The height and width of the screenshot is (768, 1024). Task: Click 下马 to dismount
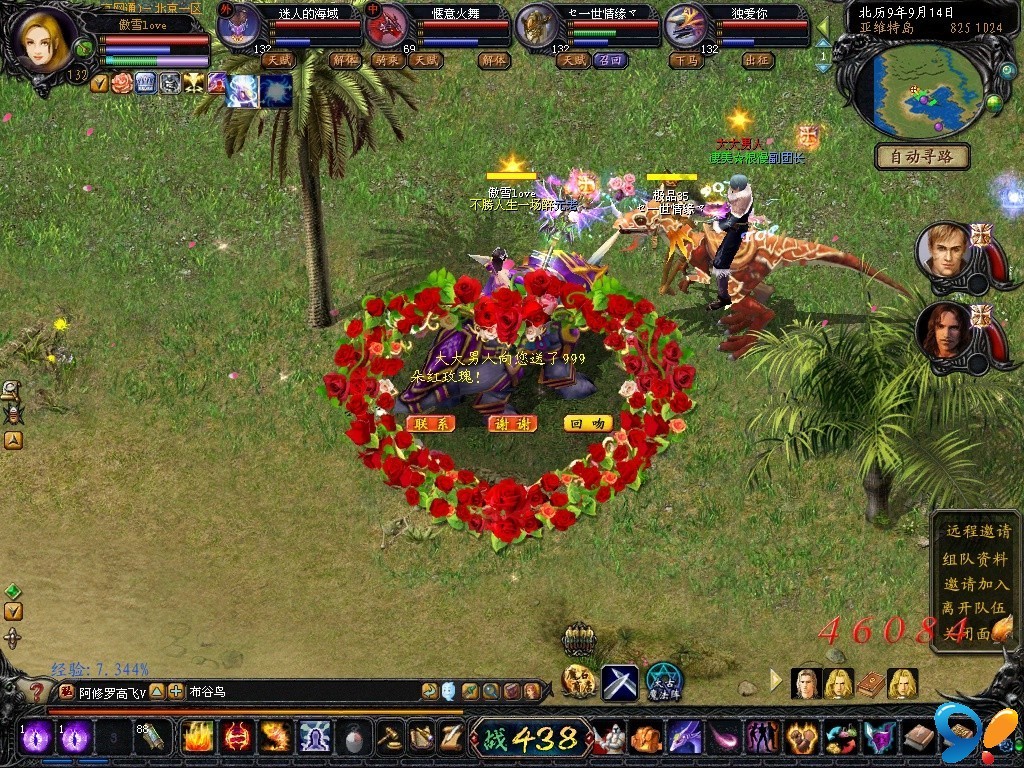[x=685, y=61]
